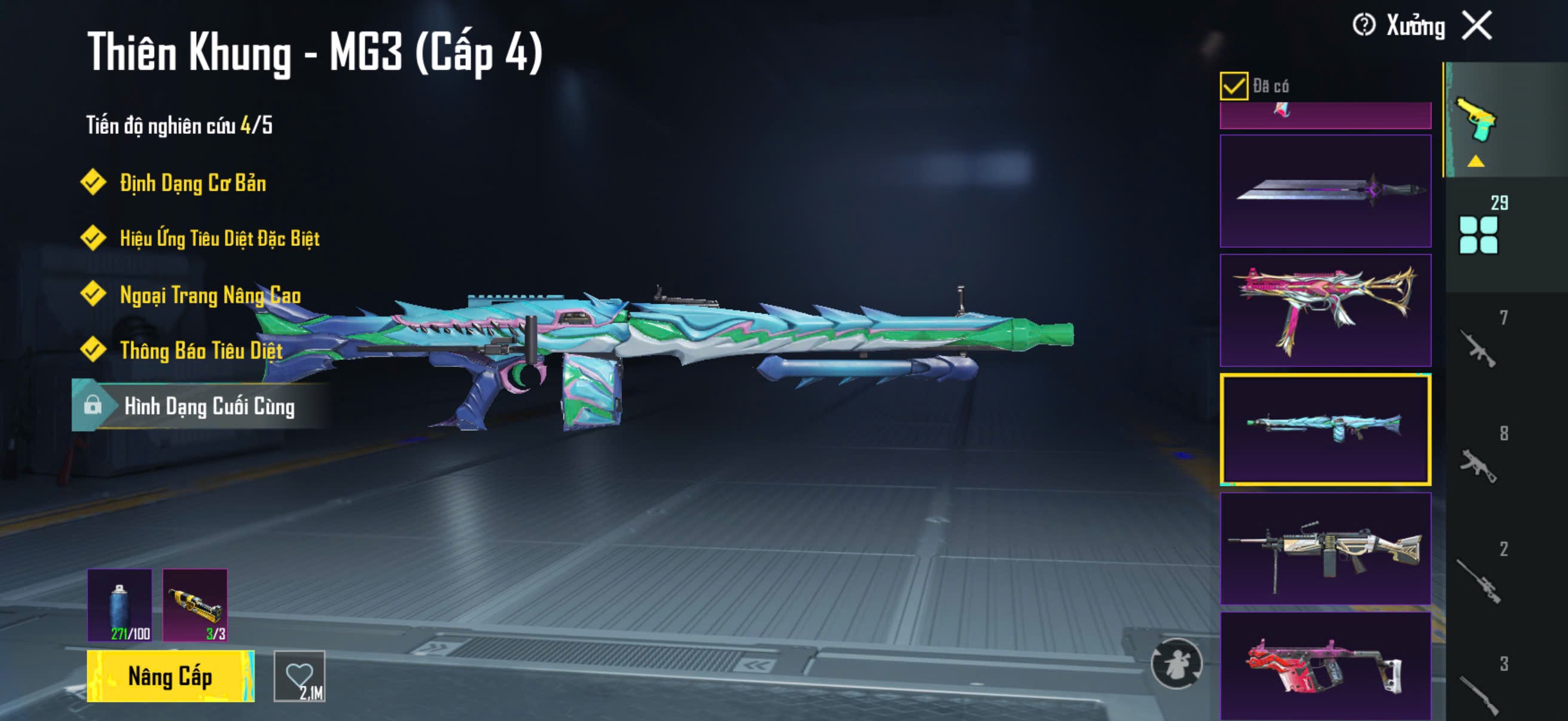This screenshot has width=1568, height=721.
Task: Tap the blue spray paint material slot
Action: point(120,605)
